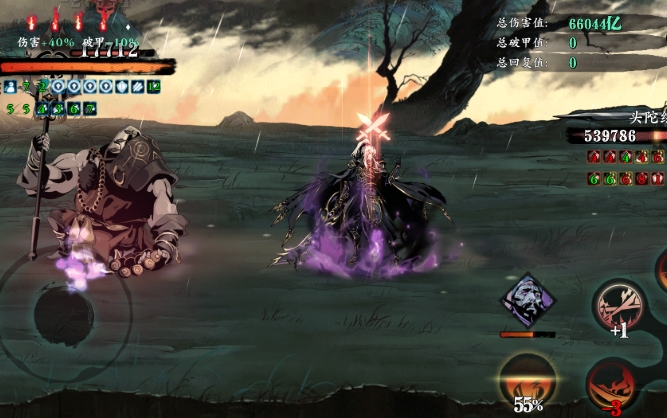Tap the bearded character portrait skill
667x418 pixels.
529,299
